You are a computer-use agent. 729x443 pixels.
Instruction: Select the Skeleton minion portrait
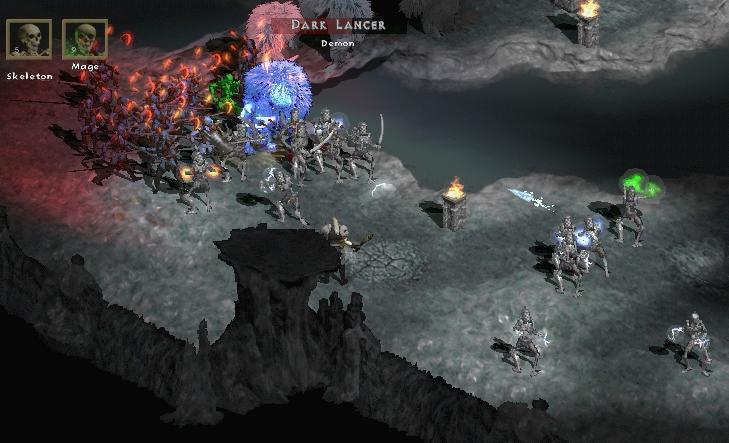[27, 39]
